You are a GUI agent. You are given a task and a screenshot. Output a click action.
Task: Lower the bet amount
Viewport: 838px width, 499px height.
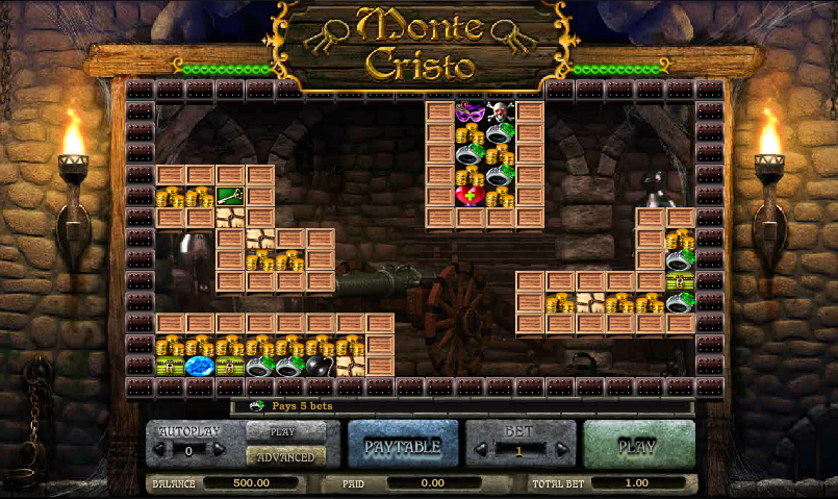click(x=482, y=451)
